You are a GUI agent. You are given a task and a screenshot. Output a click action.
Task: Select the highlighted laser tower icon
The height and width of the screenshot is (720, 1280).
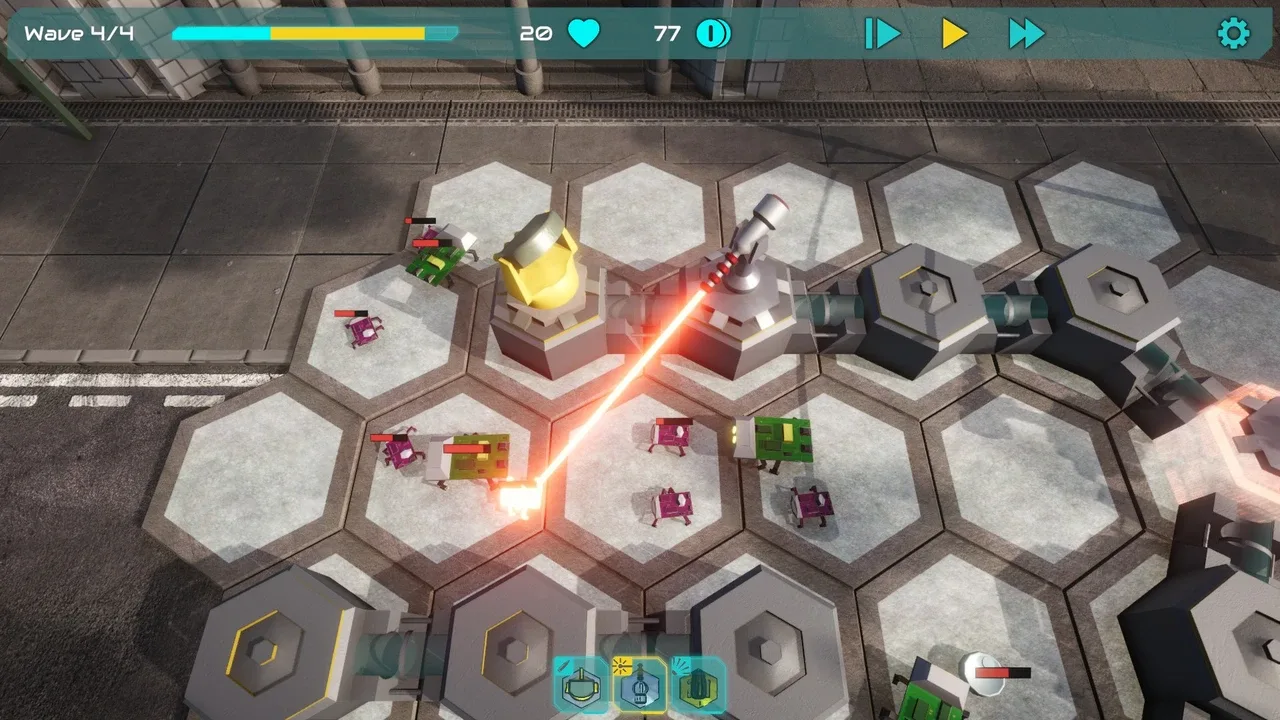[x=640, y=686]
